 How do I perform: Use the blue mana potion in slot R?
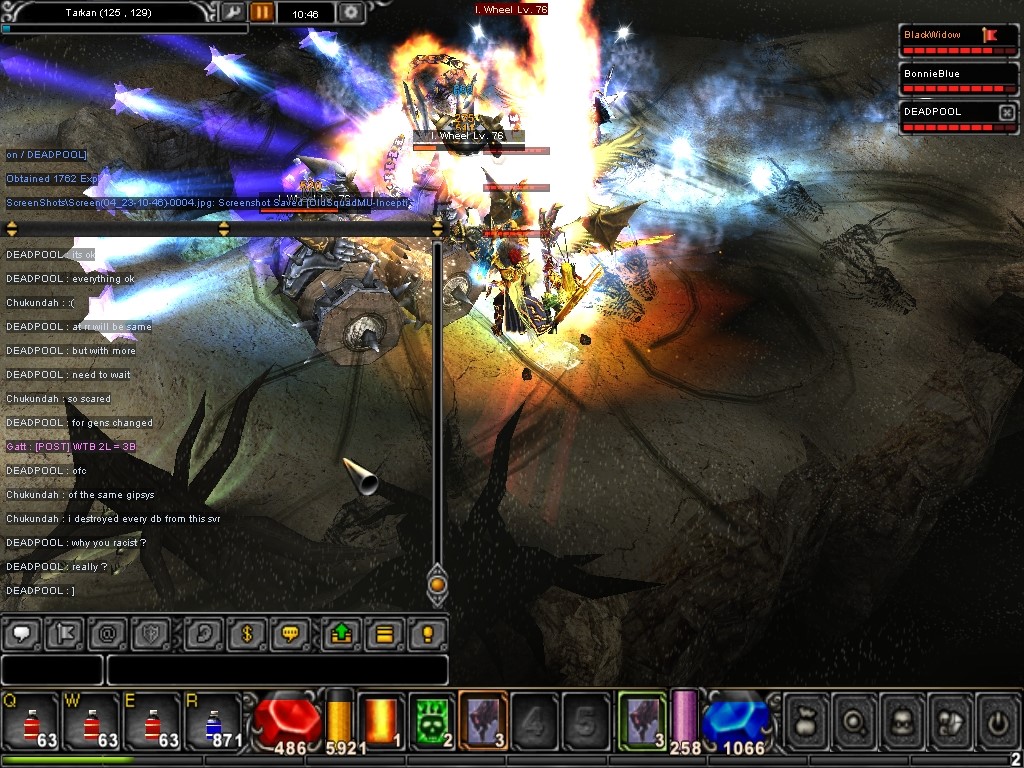(212, 721)
